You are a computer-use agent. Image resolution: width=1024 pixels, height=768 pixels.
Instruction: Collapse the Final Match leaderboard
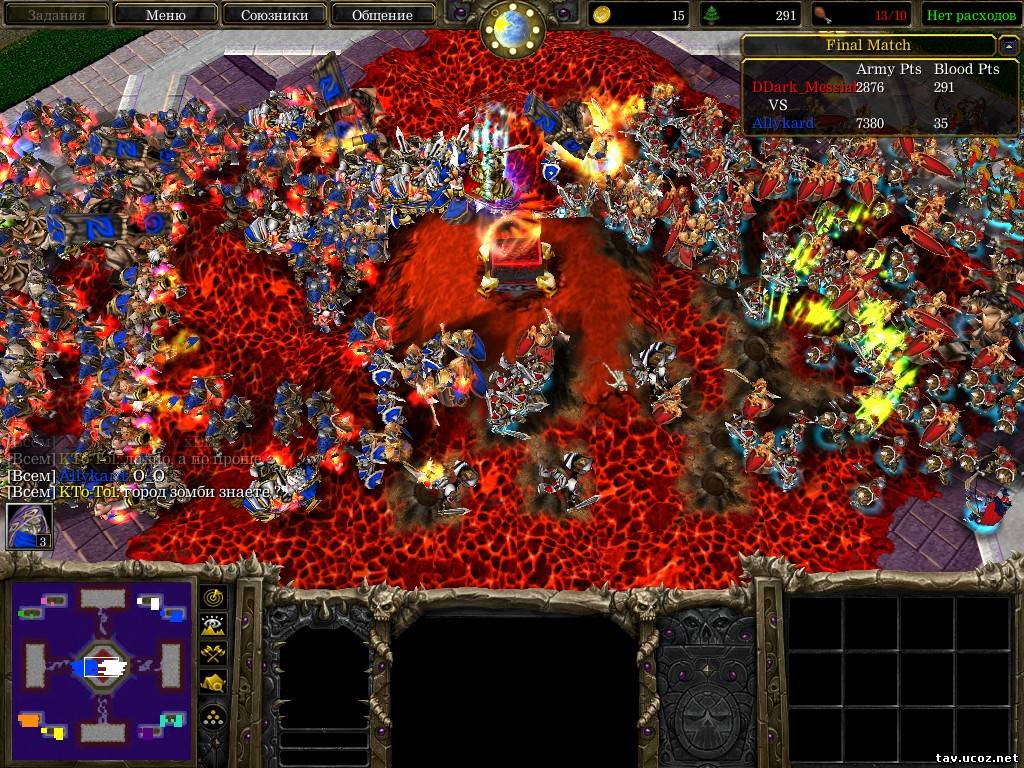pyautogui.click(x=1007, y=46)
